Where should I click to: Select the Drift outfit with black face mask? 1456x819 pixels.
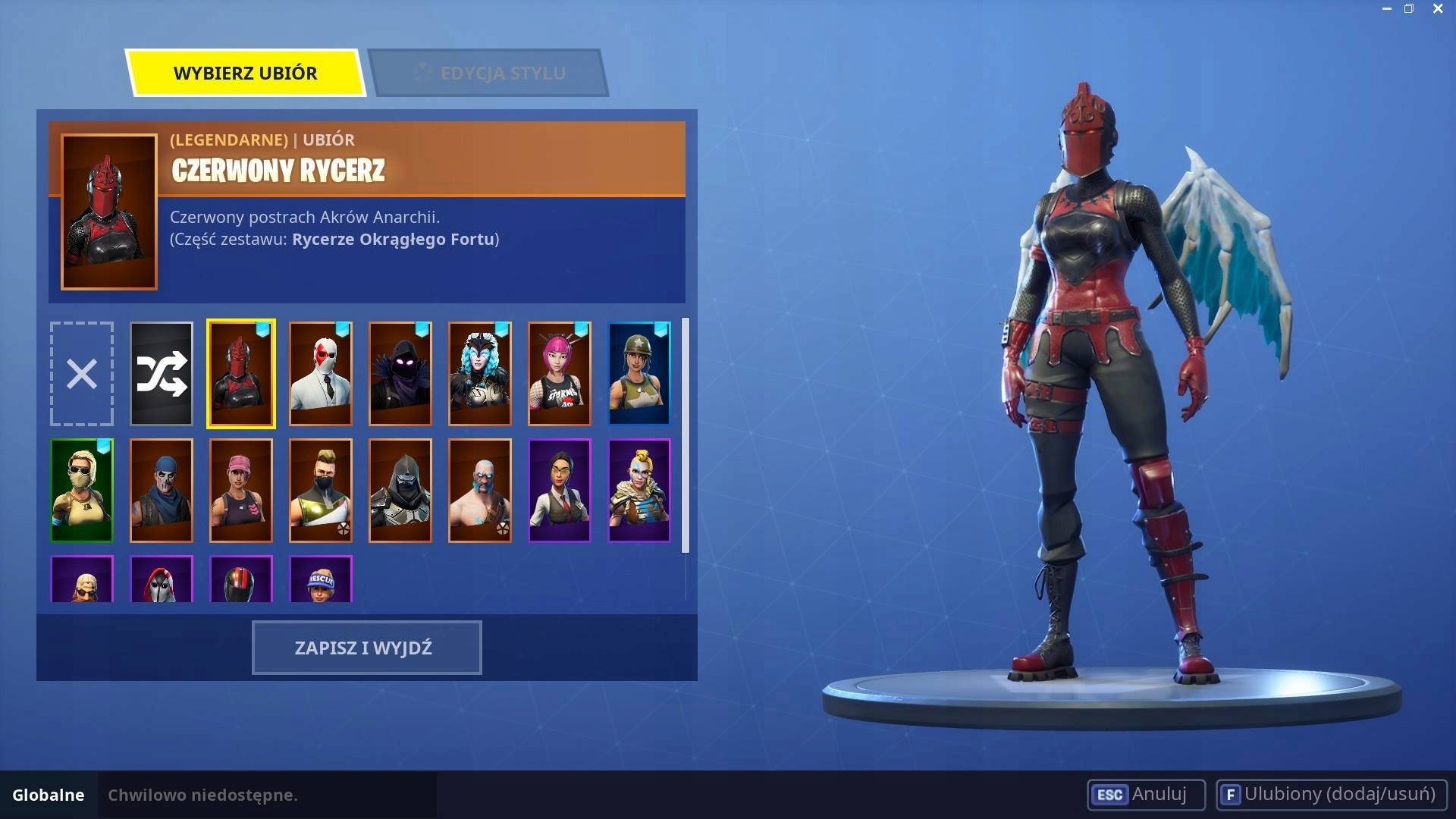tap(321, 491)
